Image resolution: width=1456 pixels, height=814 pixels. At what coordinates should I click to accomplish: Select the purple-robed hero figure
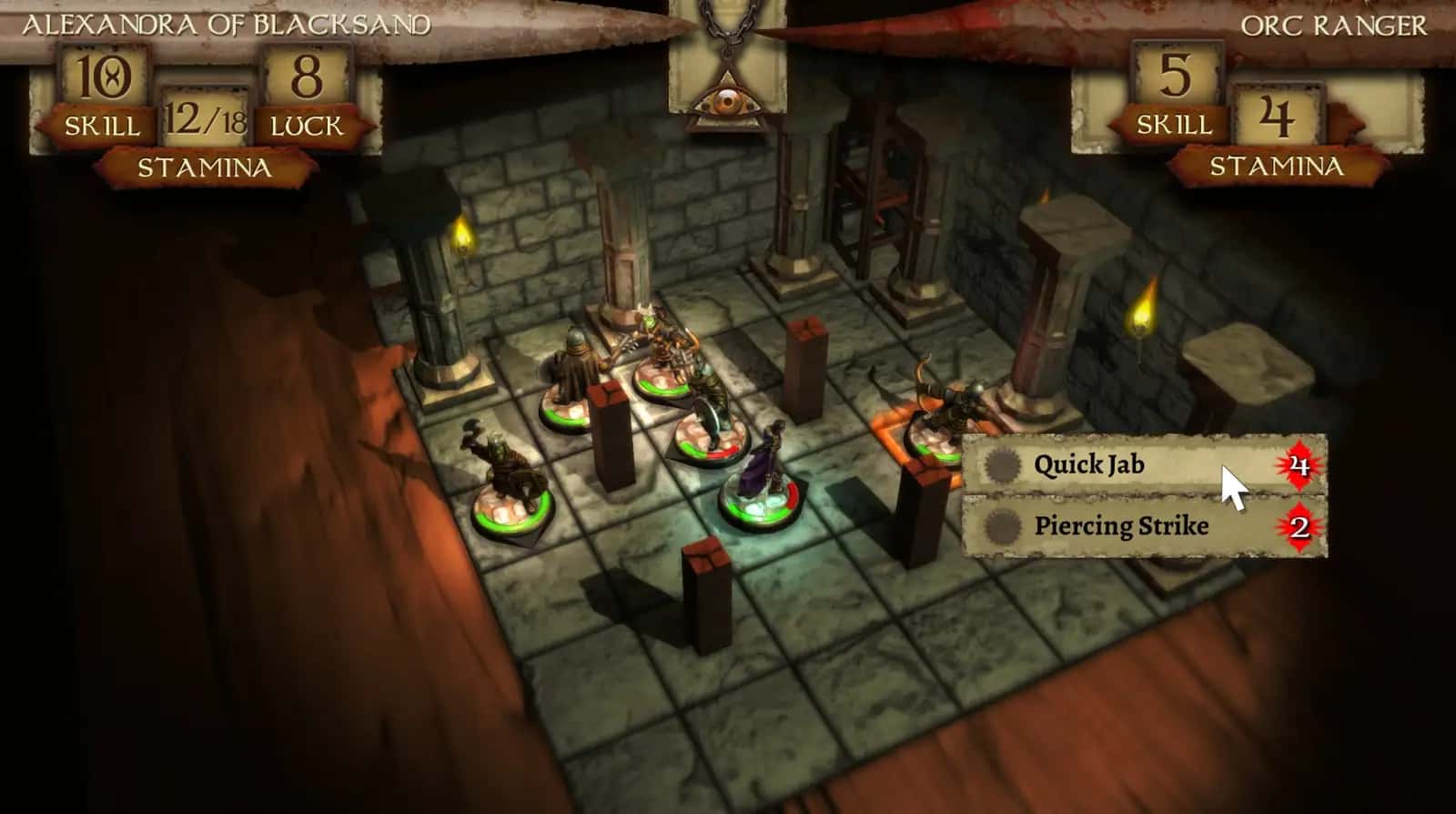(x=761, y=473)
